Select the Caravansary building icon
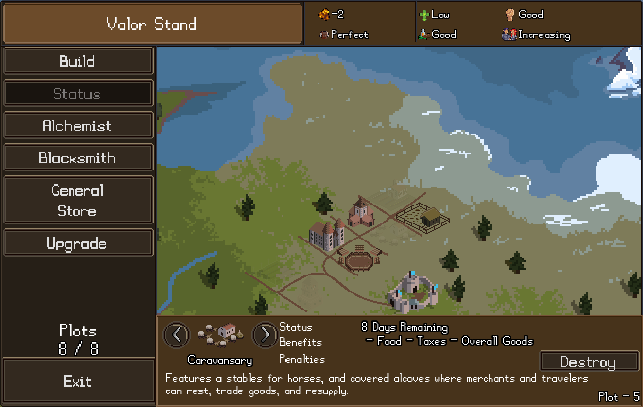The image size is (643, 407). coord(220,334)
